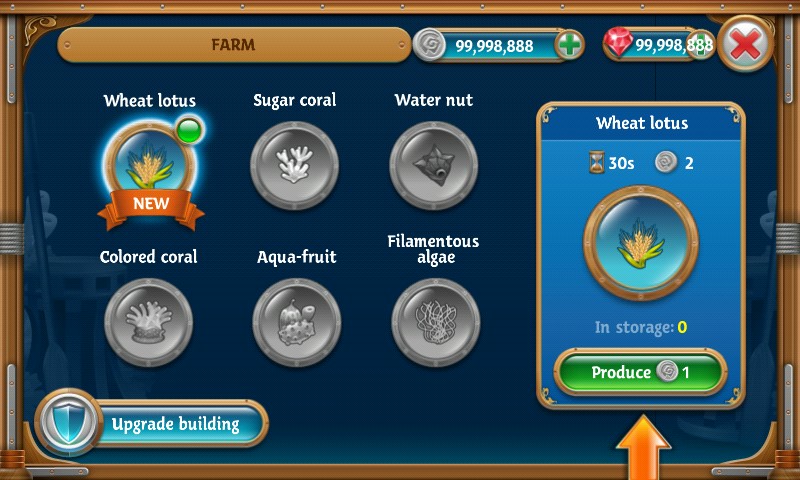This screenshot has height=480, width=800.
Task: Close the Farm window
Action: pyautogui.click(x=745, y=45)
